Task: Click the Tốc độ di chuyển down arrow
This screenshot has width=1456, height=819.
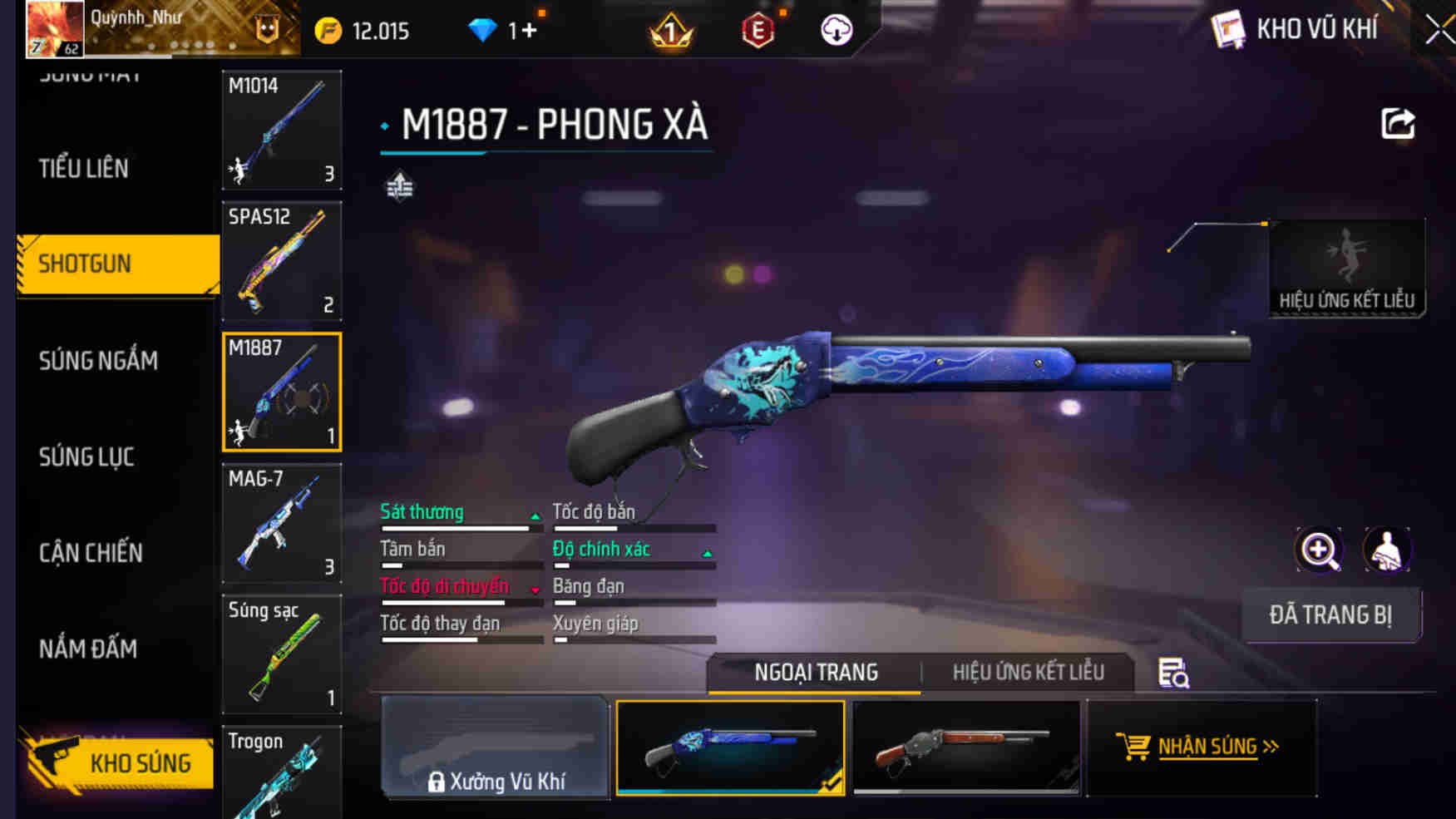Action: click(x=535, y=590)
